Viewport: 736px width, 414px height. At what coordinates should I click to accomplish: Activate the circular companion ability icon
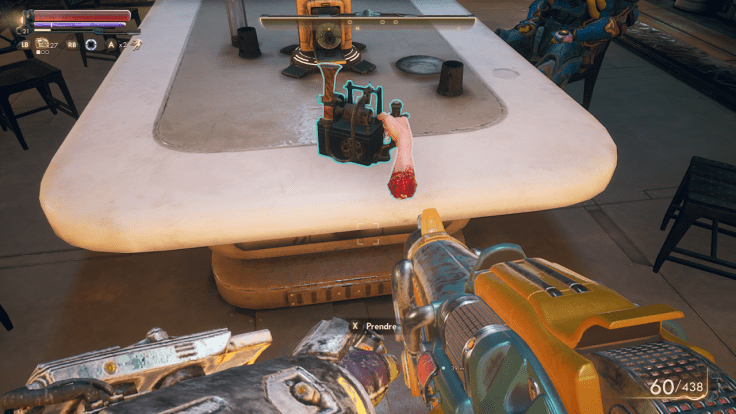coord(91,44)
